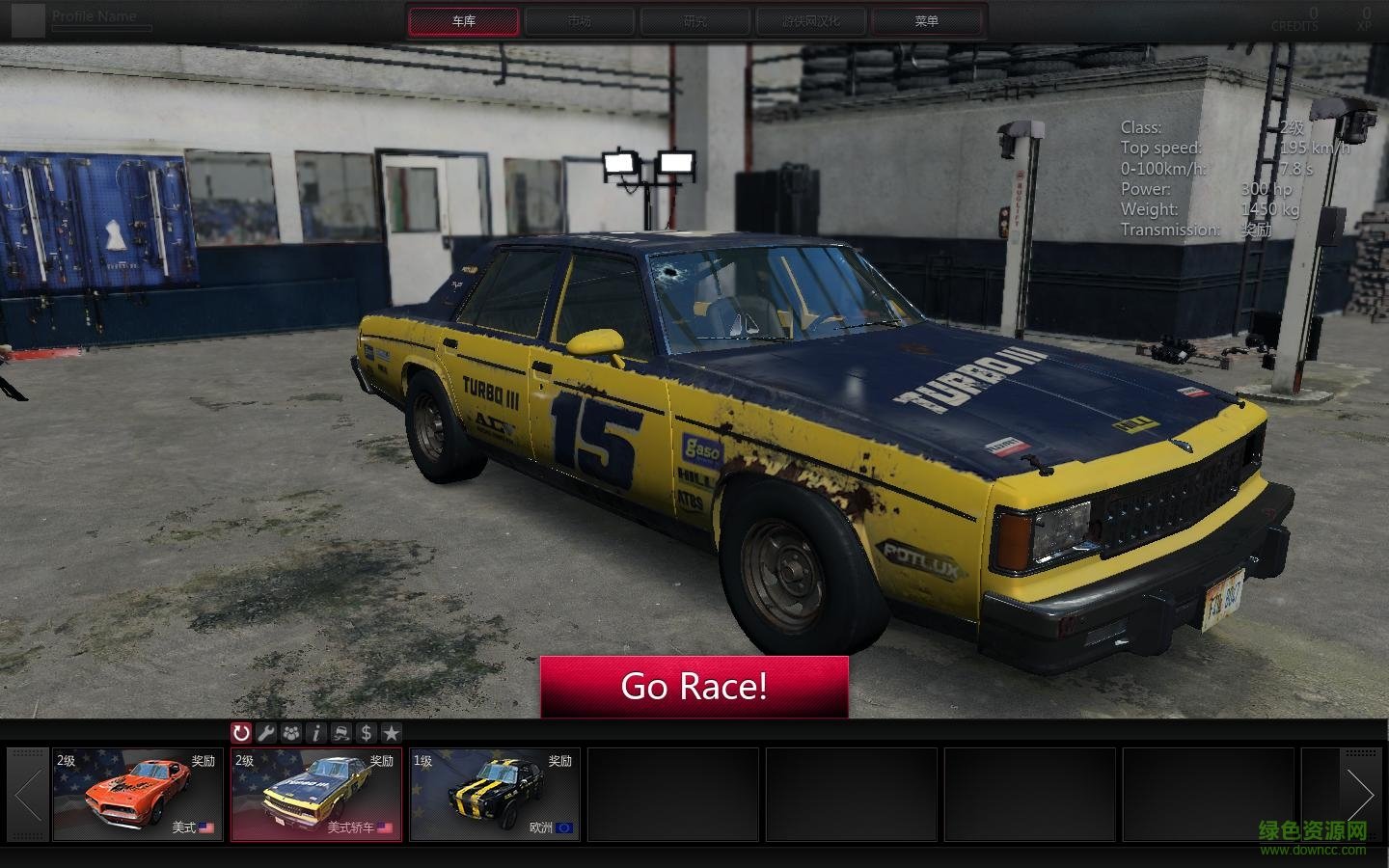Show more cars with the right arrow

tap(1360, 795)
